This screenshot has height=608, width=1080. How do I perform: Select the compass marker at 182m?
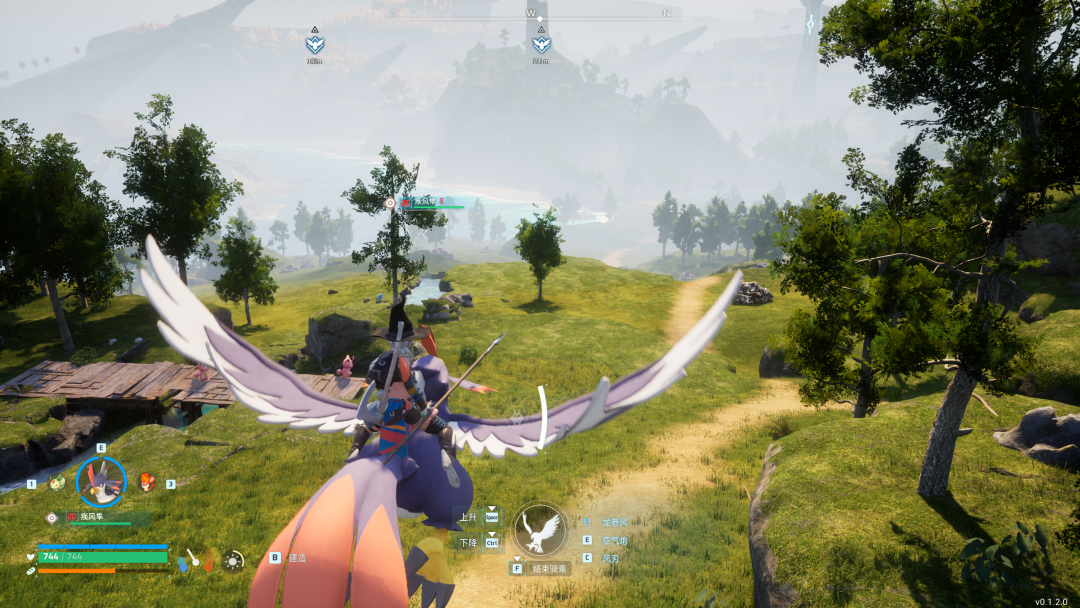pyautogui.click(x=315, y=44)
